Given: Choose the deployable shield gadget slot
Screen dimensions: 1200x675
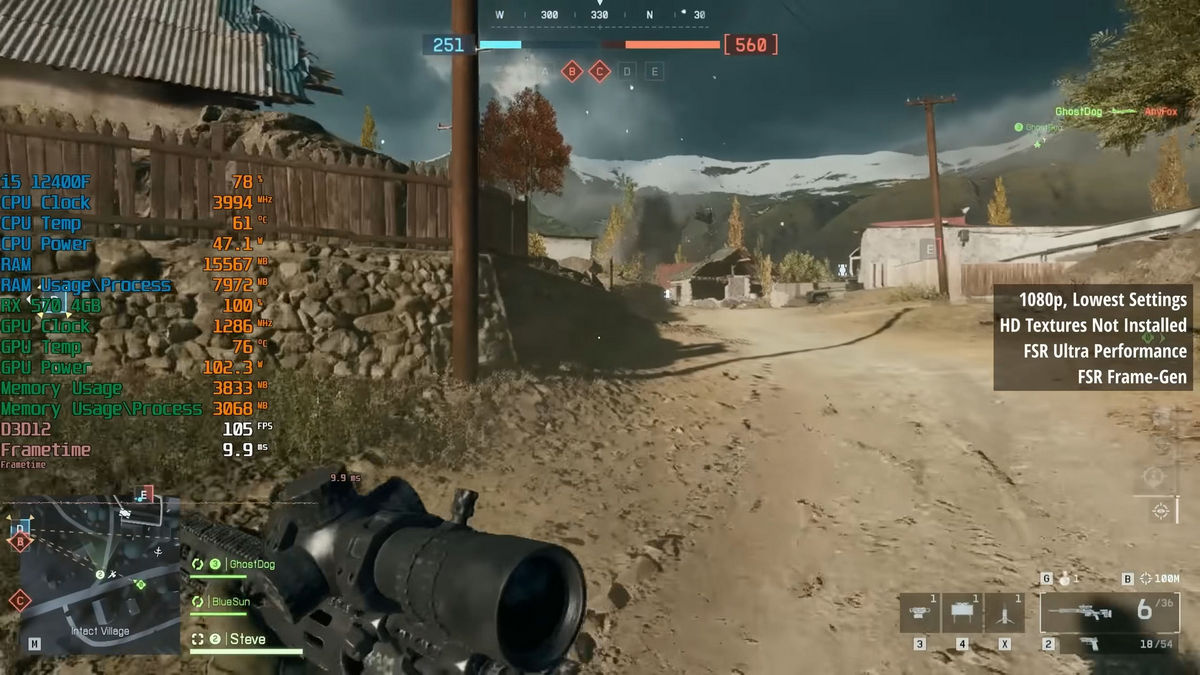Looking at the screenshot, I should [962, 612].
